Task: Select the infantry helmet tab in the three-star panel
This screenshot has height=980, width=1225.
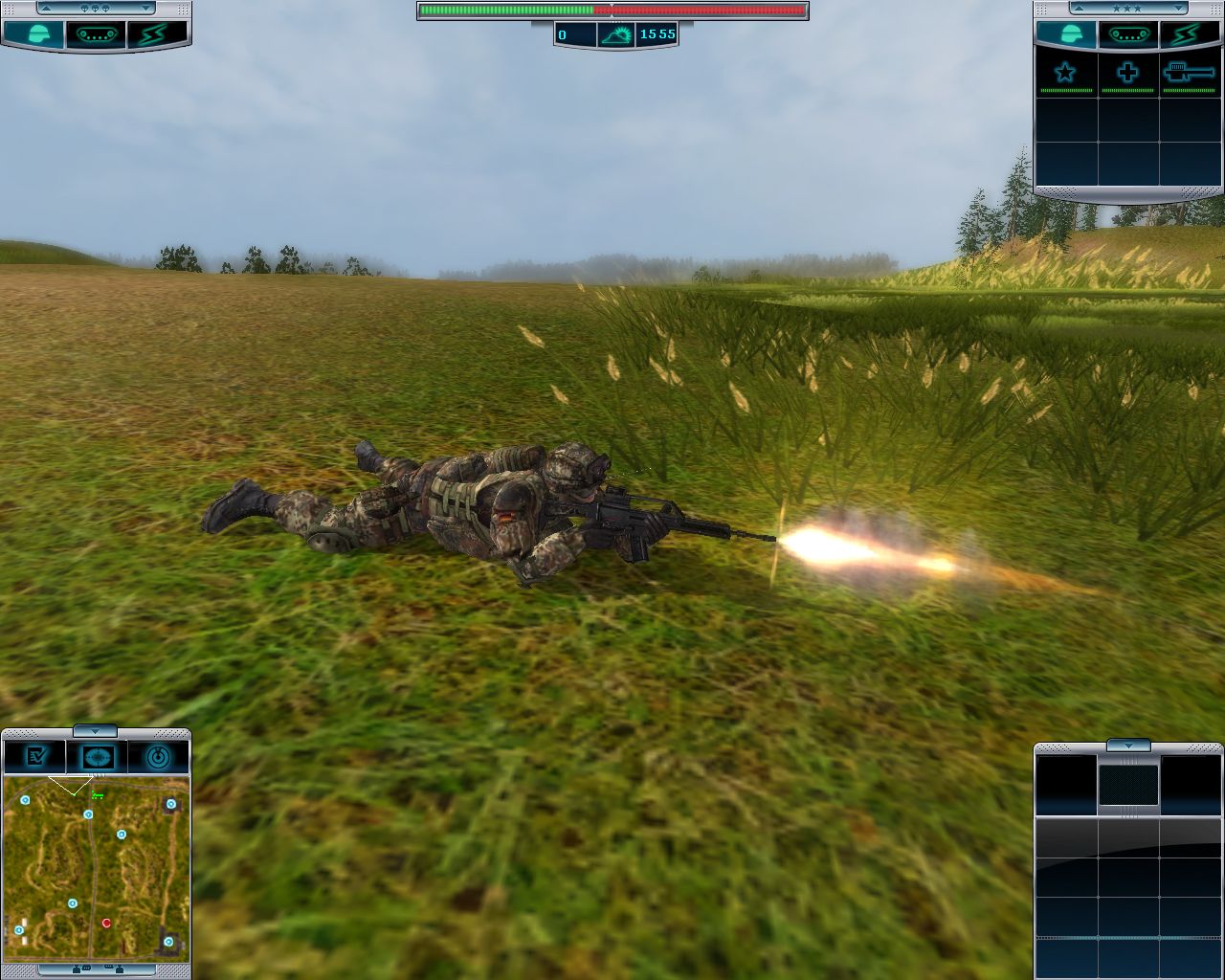Action: click(1065, 35)
